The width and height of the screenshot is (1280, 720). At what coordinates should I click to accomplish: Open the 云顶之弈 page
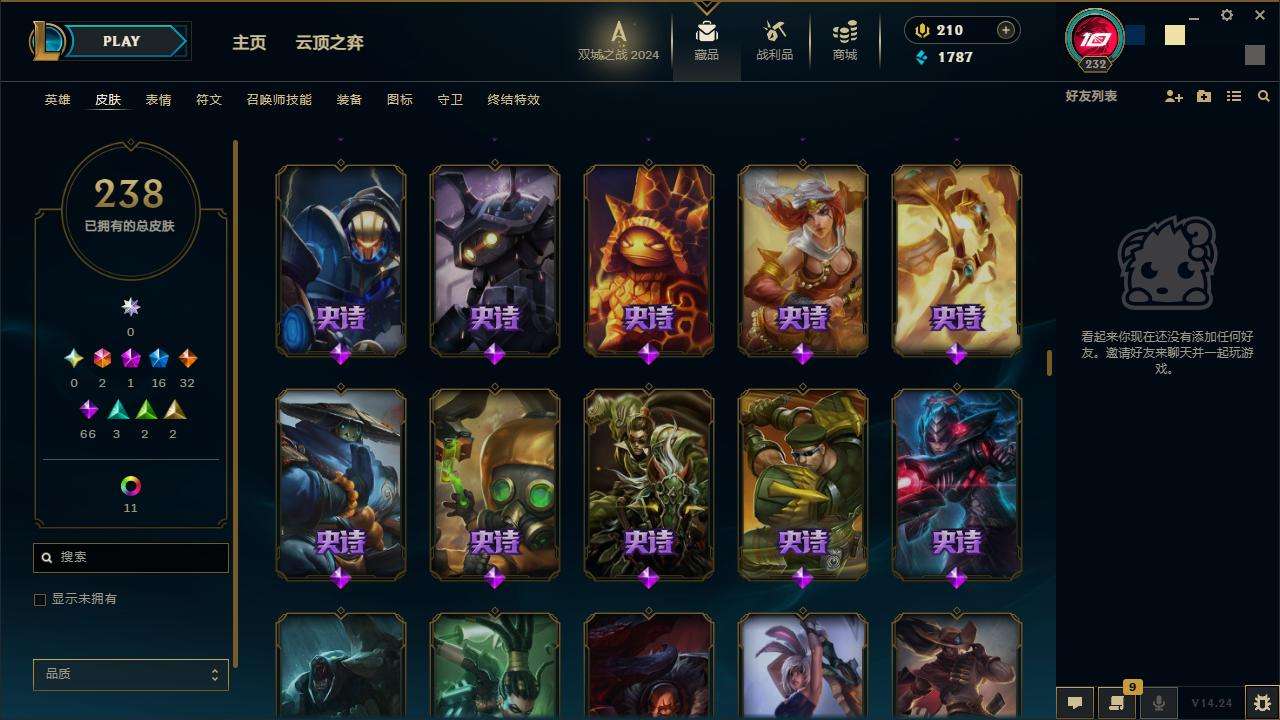pos(329,43)
